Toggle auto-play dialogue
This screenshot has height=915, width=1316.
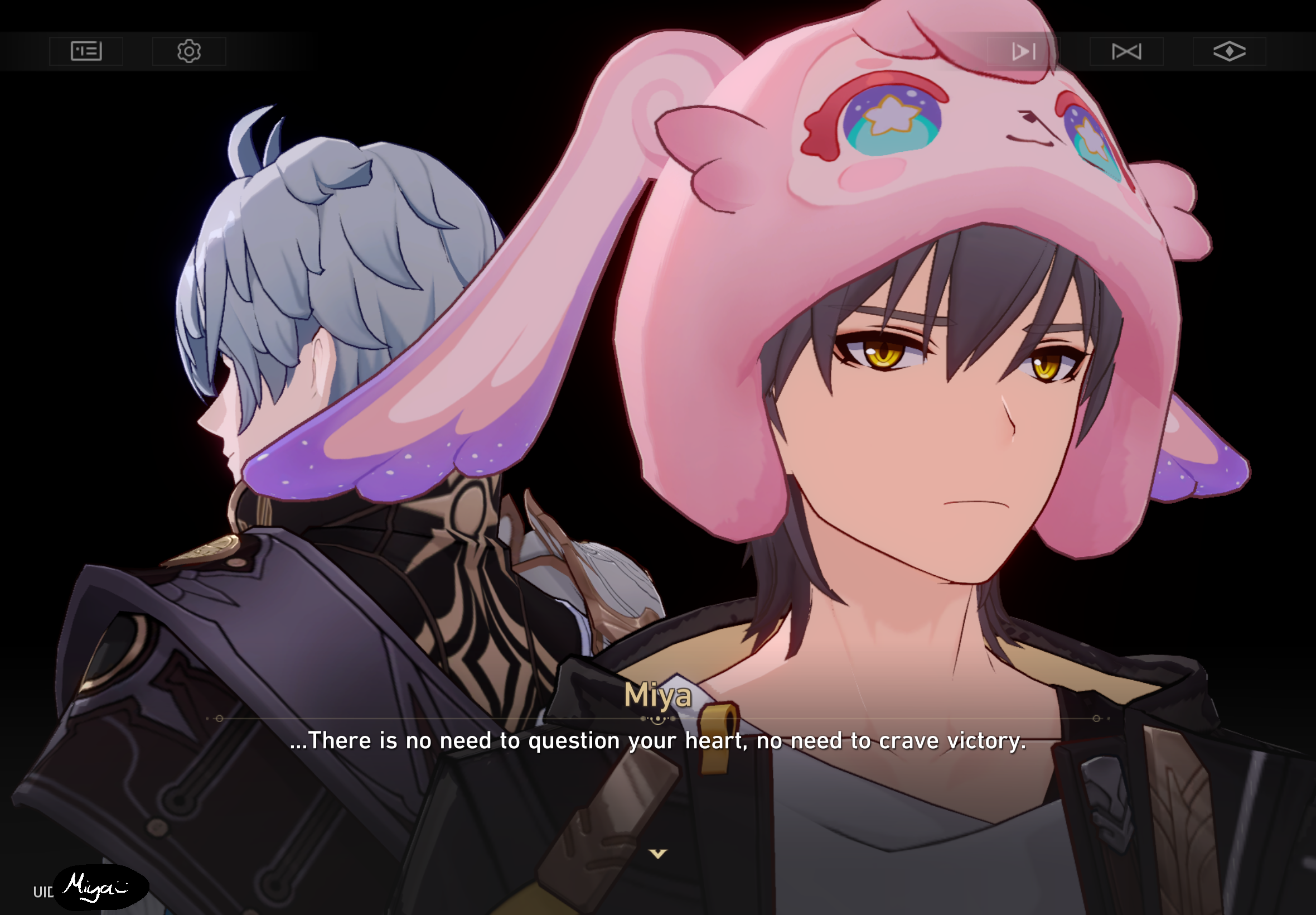(x=1023, y=51)
